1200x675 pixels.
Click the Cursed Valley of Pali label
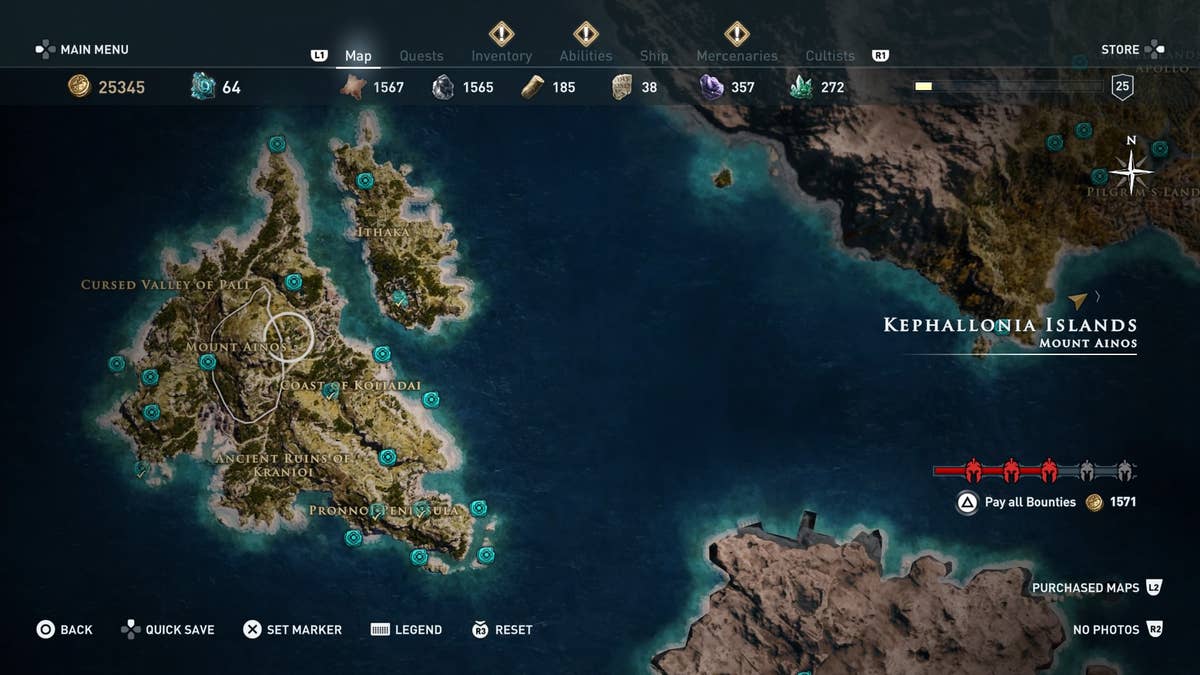165,285
